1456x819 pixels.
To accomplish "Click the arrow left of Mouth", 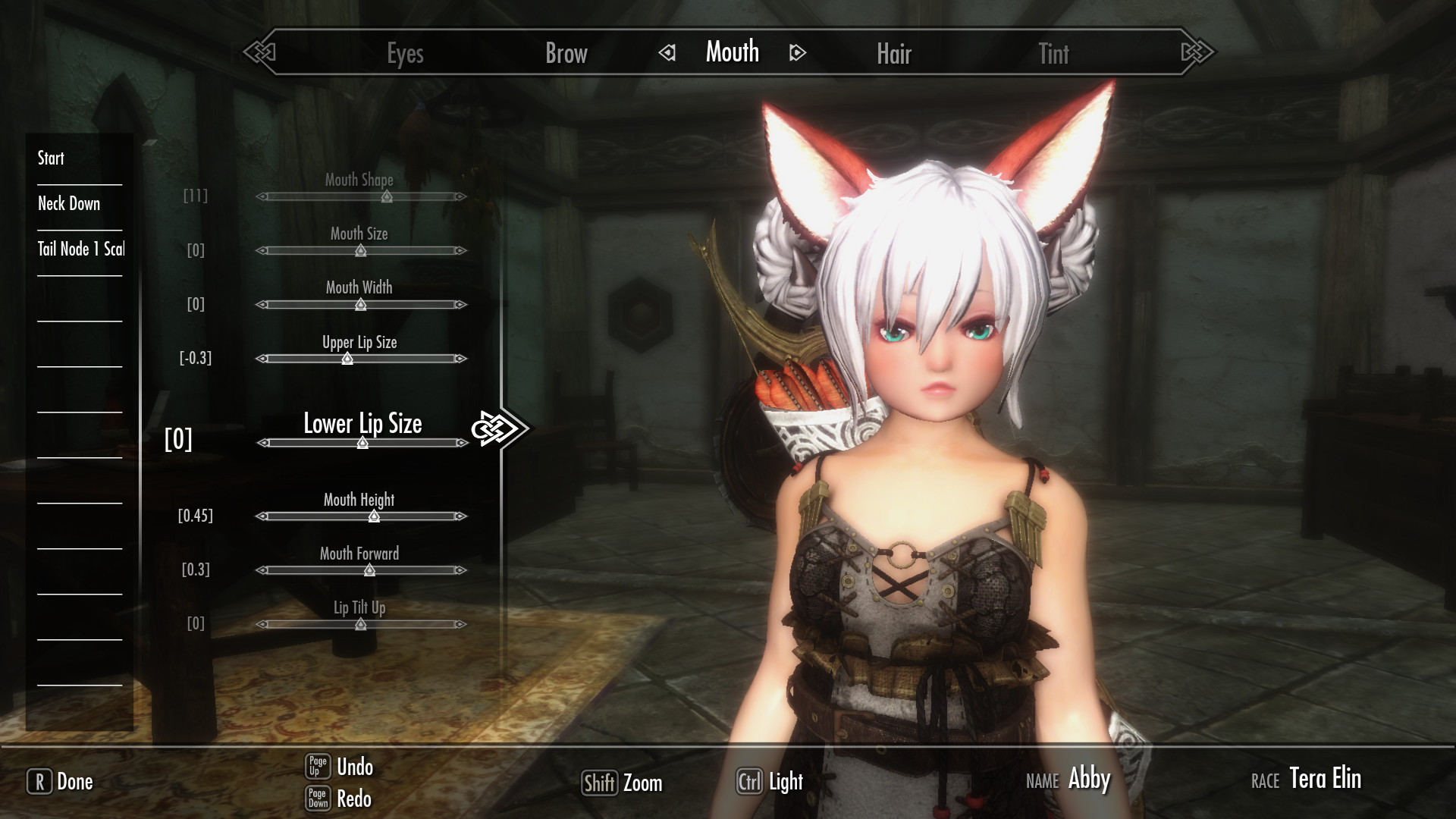I will coord(667,53).
